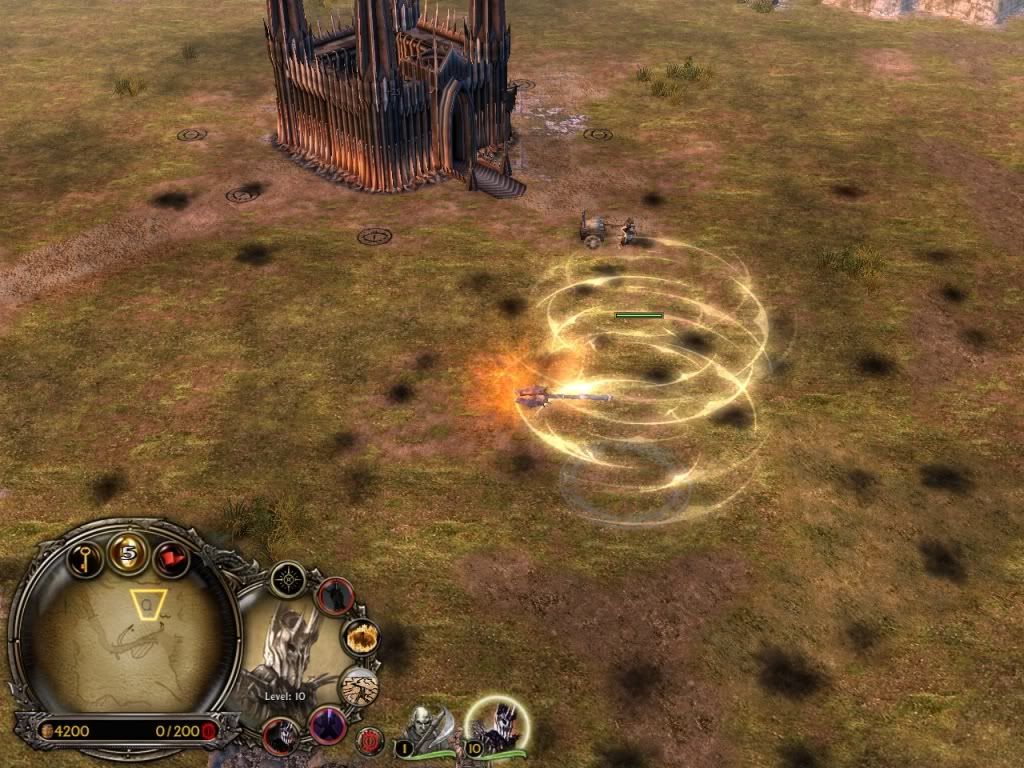Click the red flag beacon button
This screenshot has height=768, width=1024.
(x=171, y=558)
